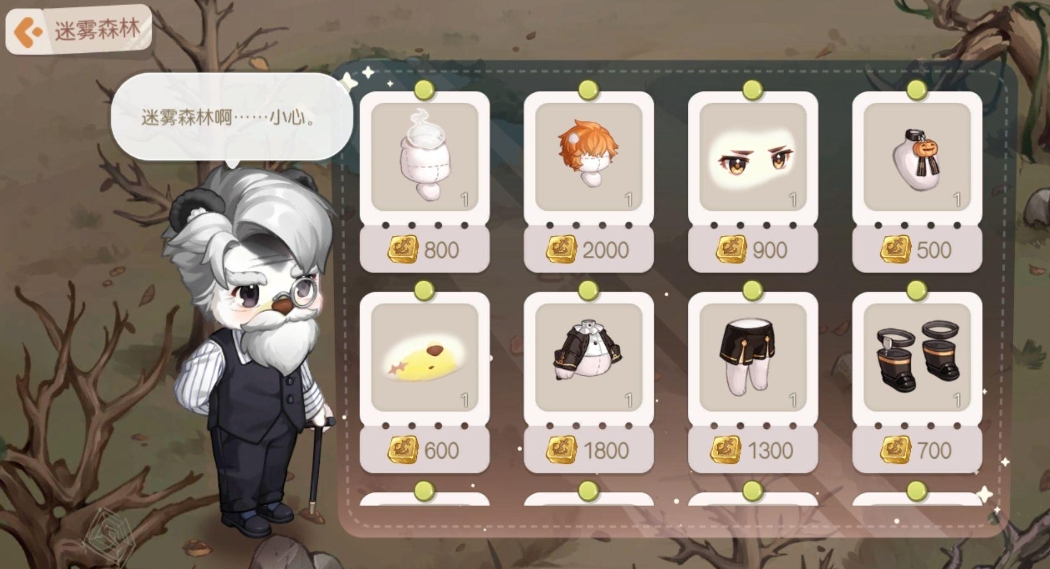Pick the pumpkin accessory item card
This screenshot has width=1050, height=569.
(x=916, y=157)
